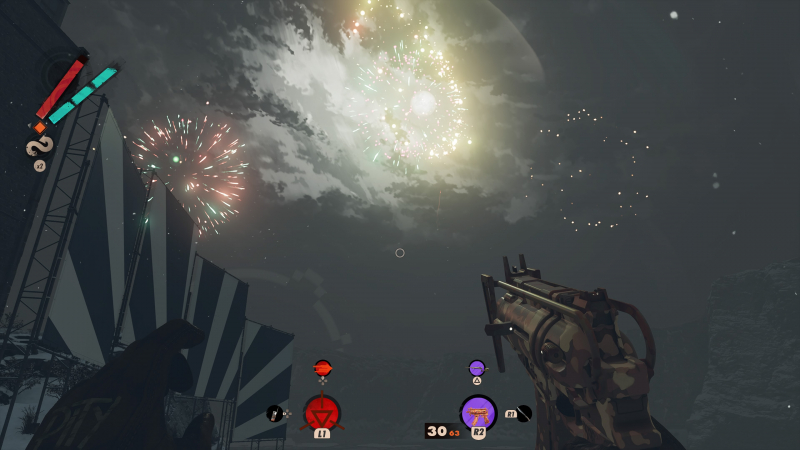This screenshot has height=450, width=800.
Task: Select the small red dash power icon
Action: [x=322, y=367]
